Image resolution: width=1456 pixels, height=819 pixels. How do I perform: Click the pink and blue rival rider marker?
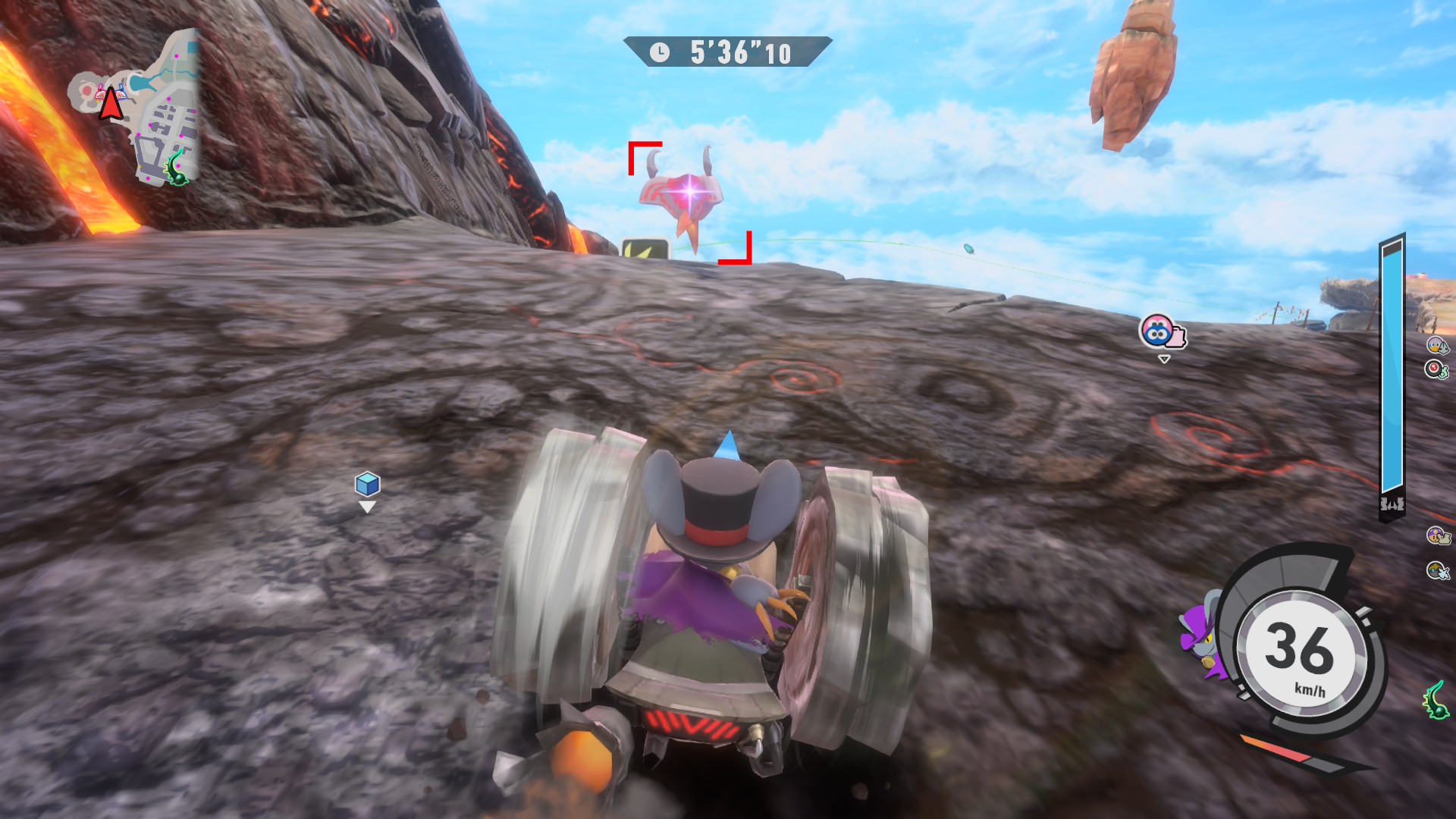point(1161,332)
